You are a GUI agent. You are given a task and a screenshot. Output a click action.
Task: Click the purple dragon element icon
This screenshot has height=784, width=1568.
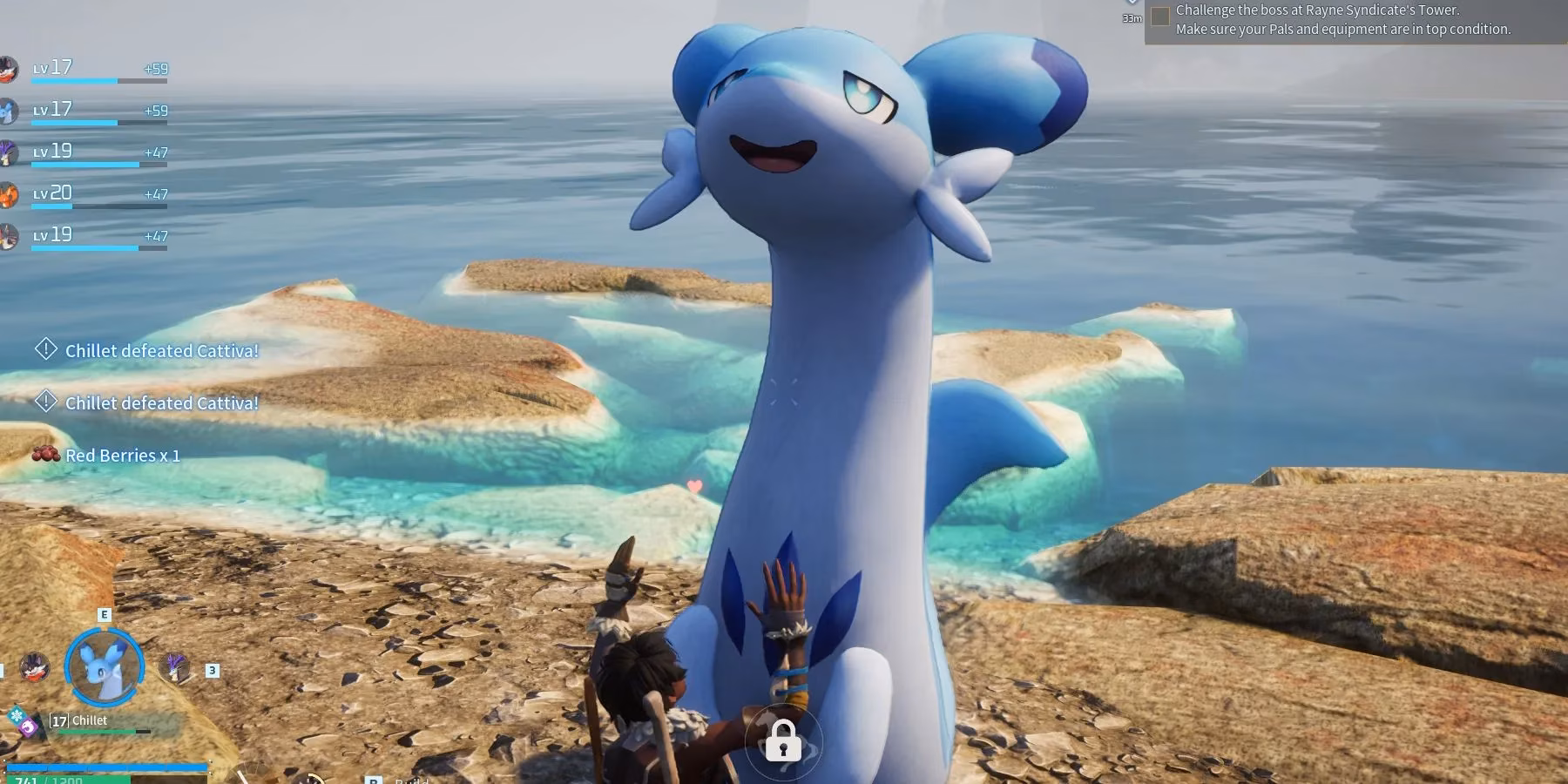click(29, 727)
